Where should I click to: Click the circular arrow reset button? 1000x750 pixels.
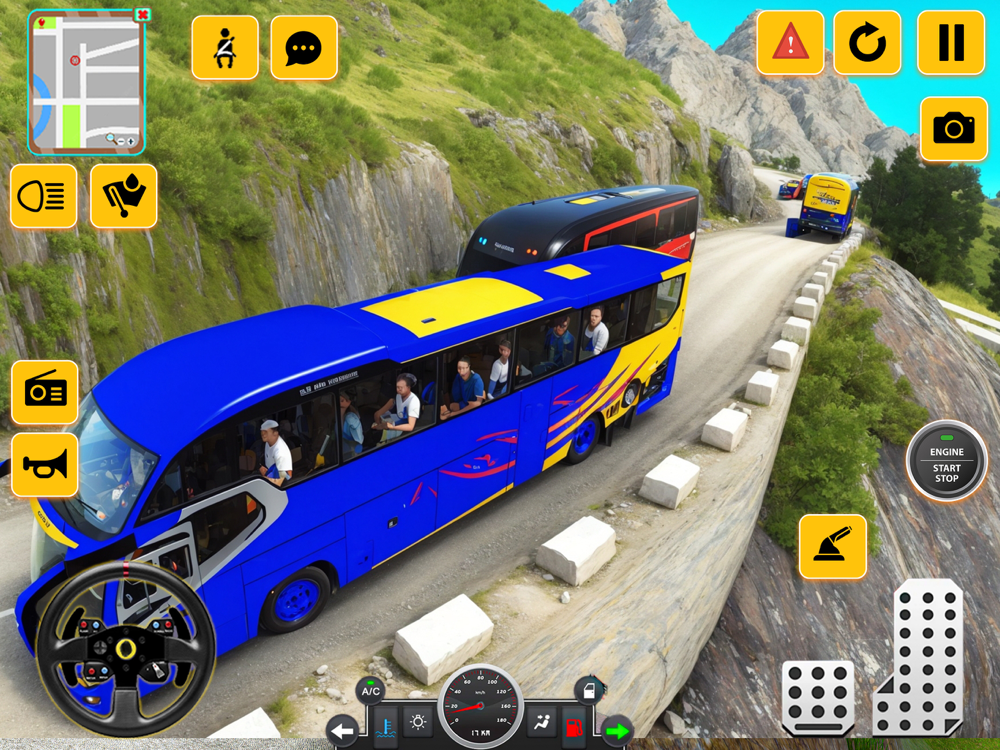(x=867, y=43)
